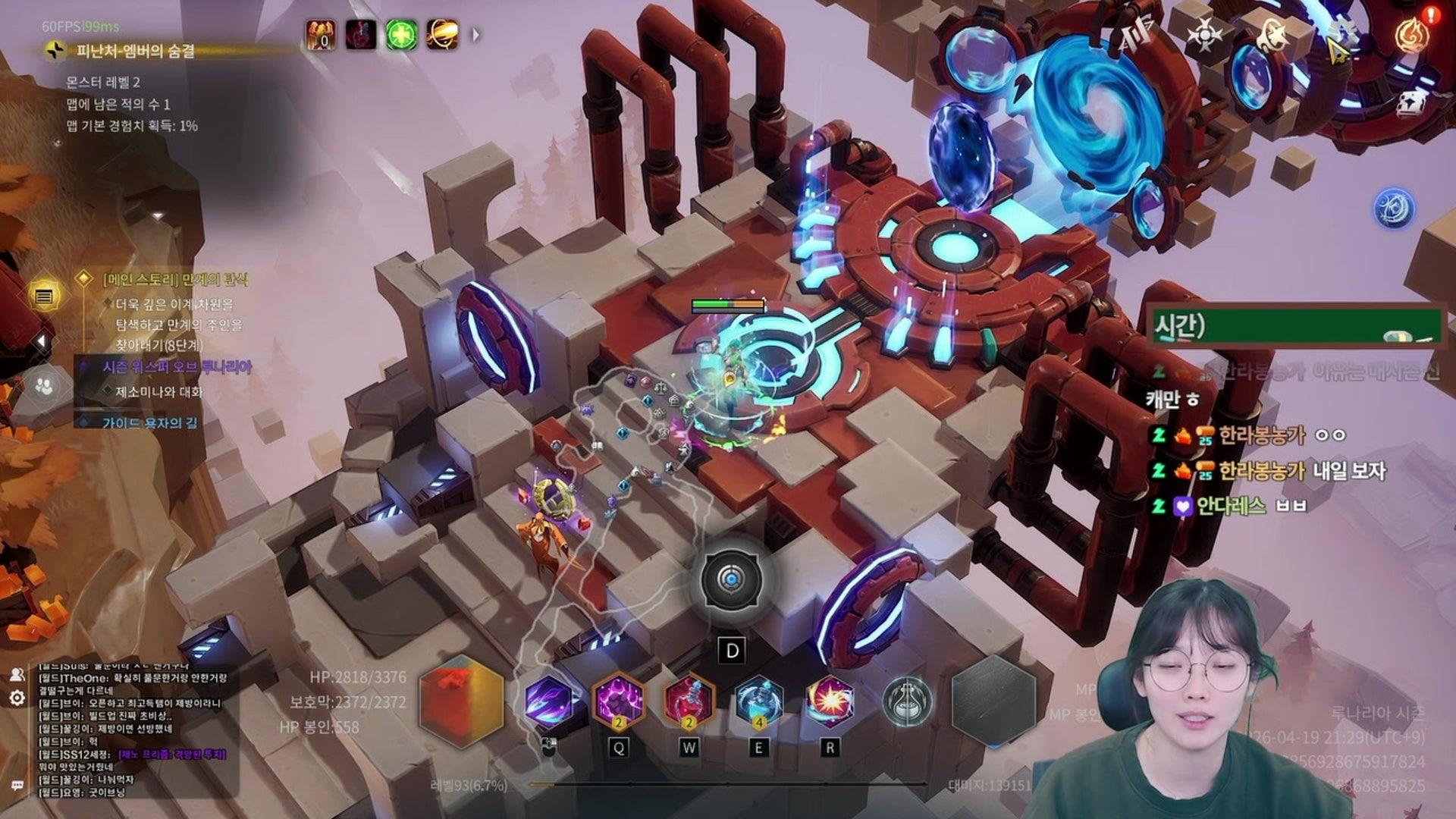Use the purple slash basic attack skill

click(549, 701)
